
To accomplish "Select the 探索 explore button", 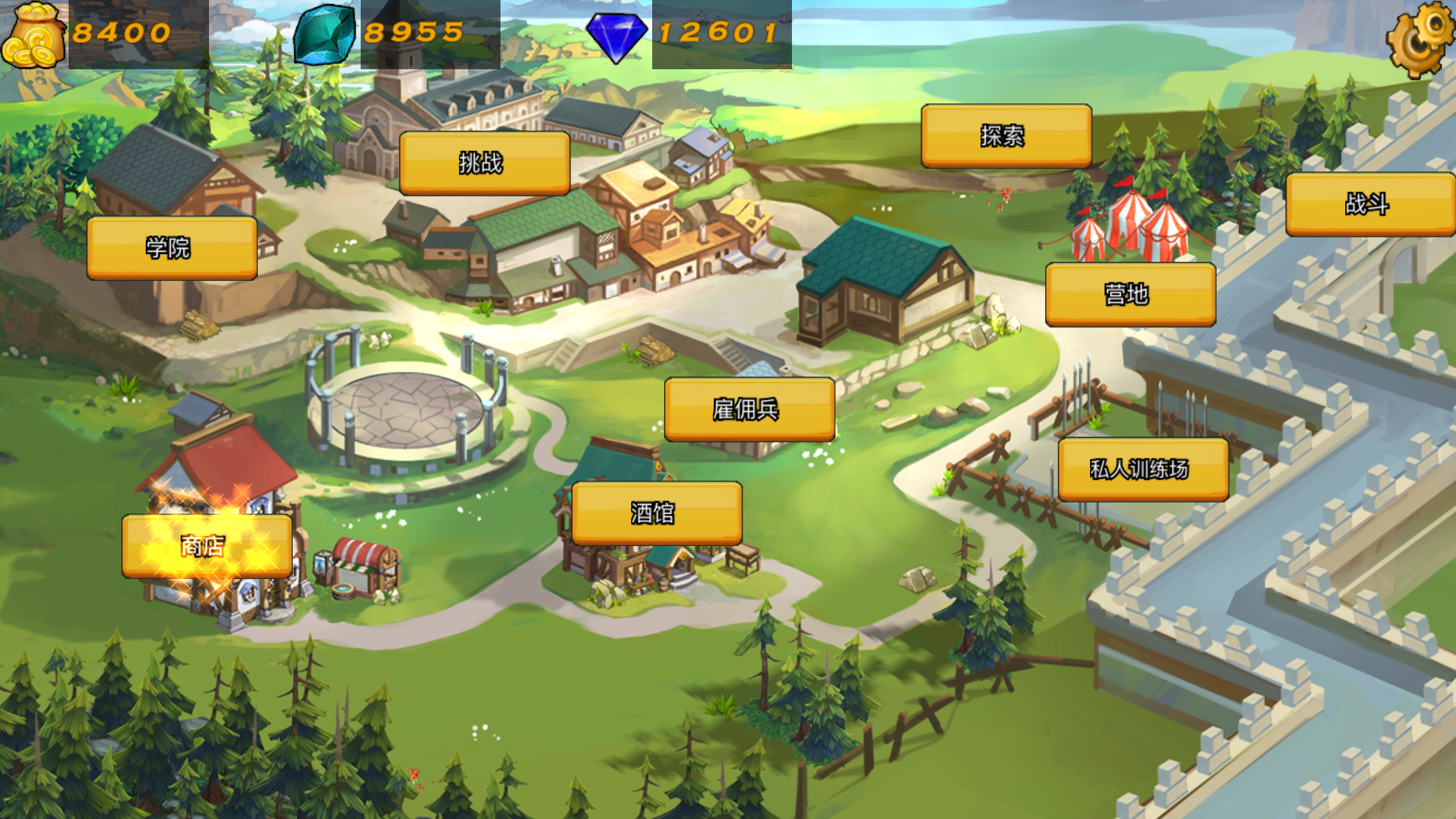I will [x=1006, y=136].
